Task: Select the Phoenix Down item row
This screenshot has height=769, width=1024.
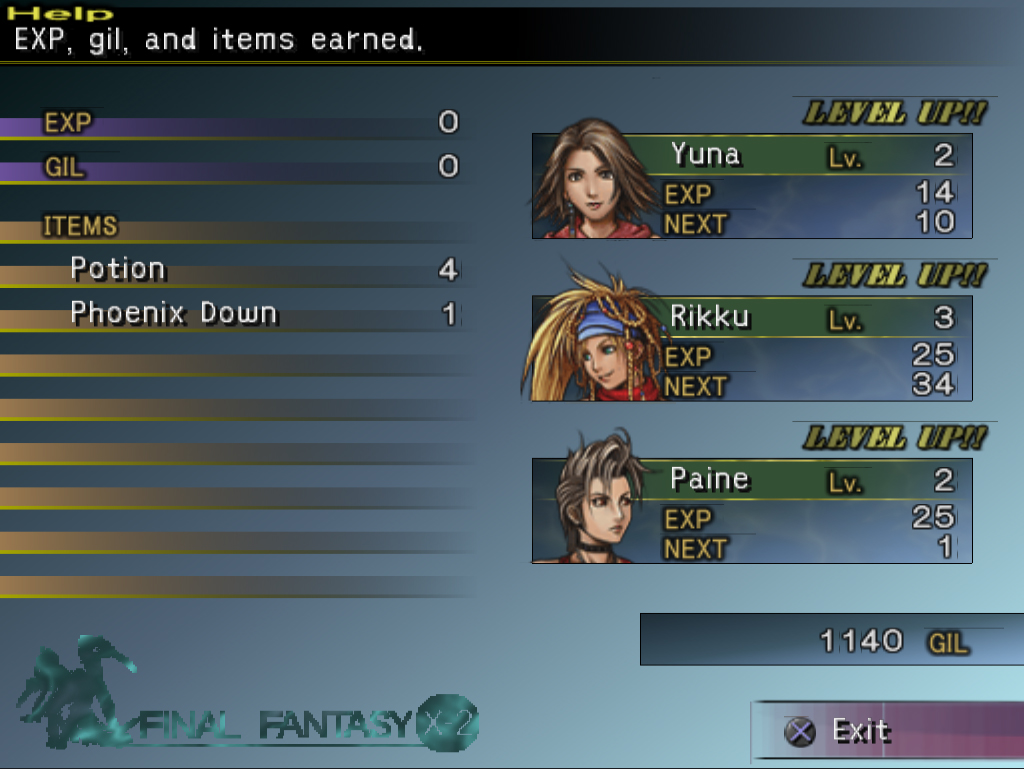Action: coord(230,314)
